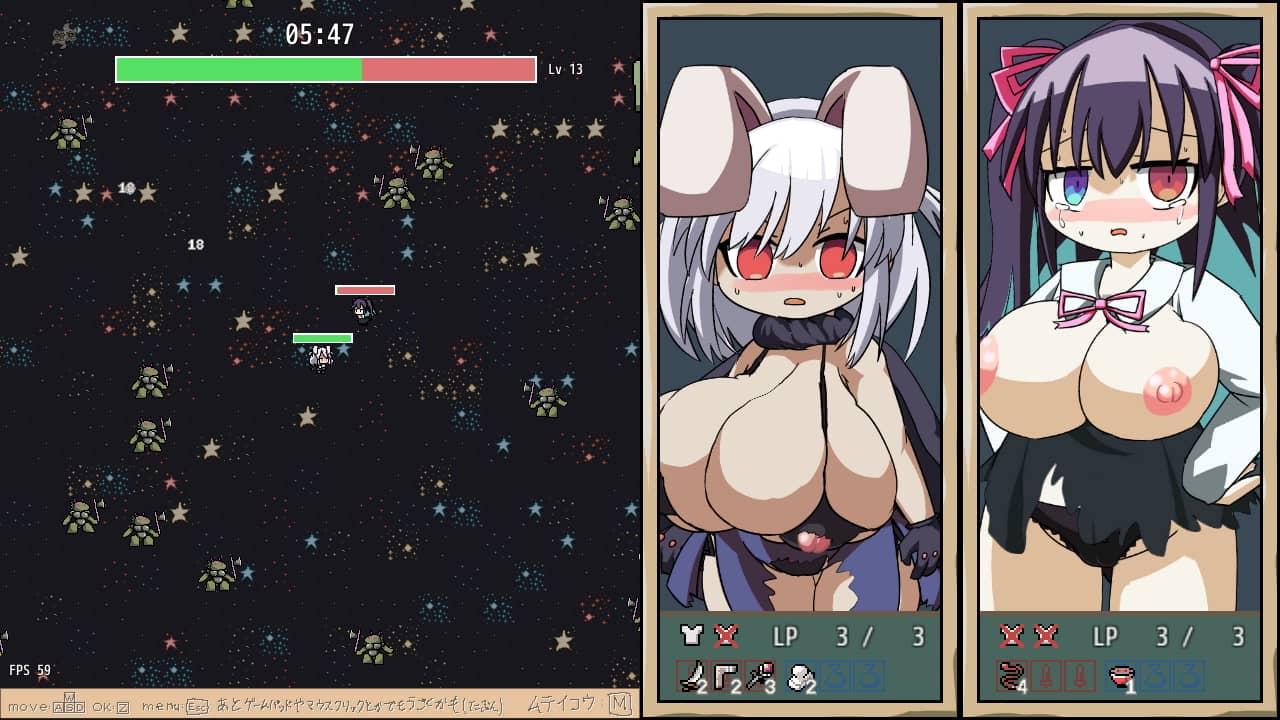The width and height of the screenshot is (1280, 720).
Task: Select the Lv 13 level indicator
Action: click(566, 69)
